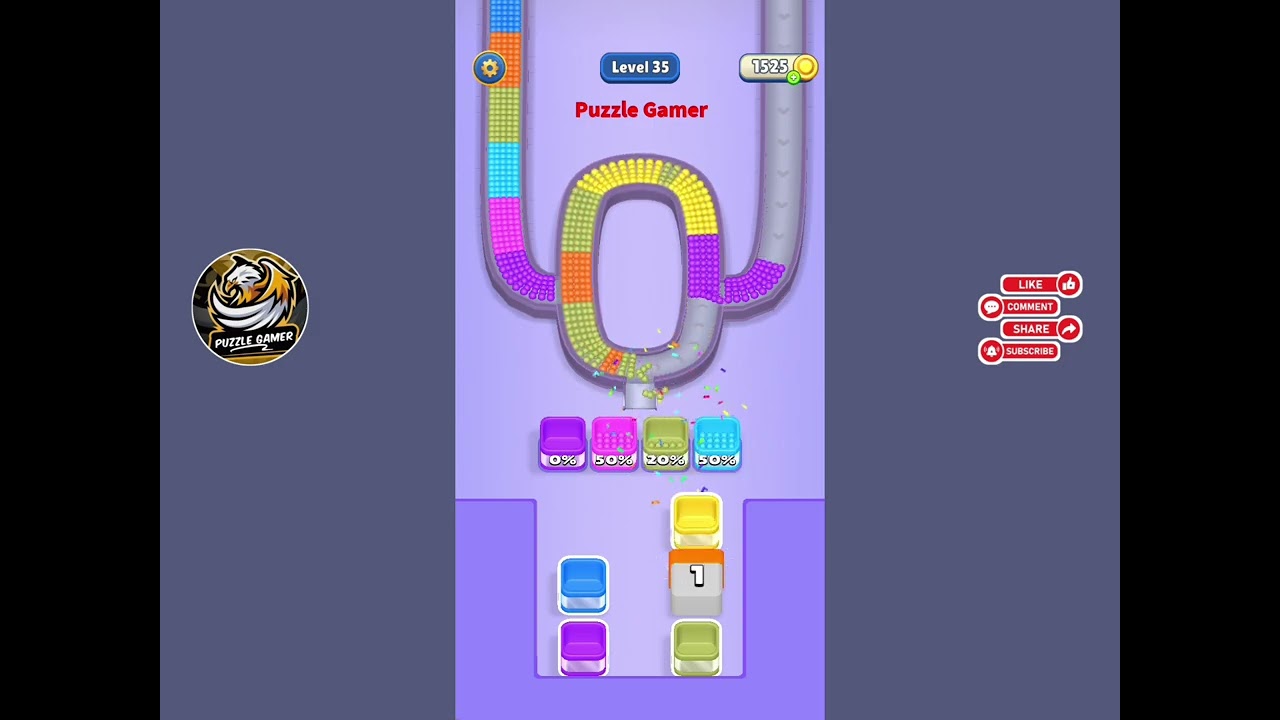The image size is (1280, 720).
Task: Select the pink container showing 50%
Action: click(x=614, y=441)
